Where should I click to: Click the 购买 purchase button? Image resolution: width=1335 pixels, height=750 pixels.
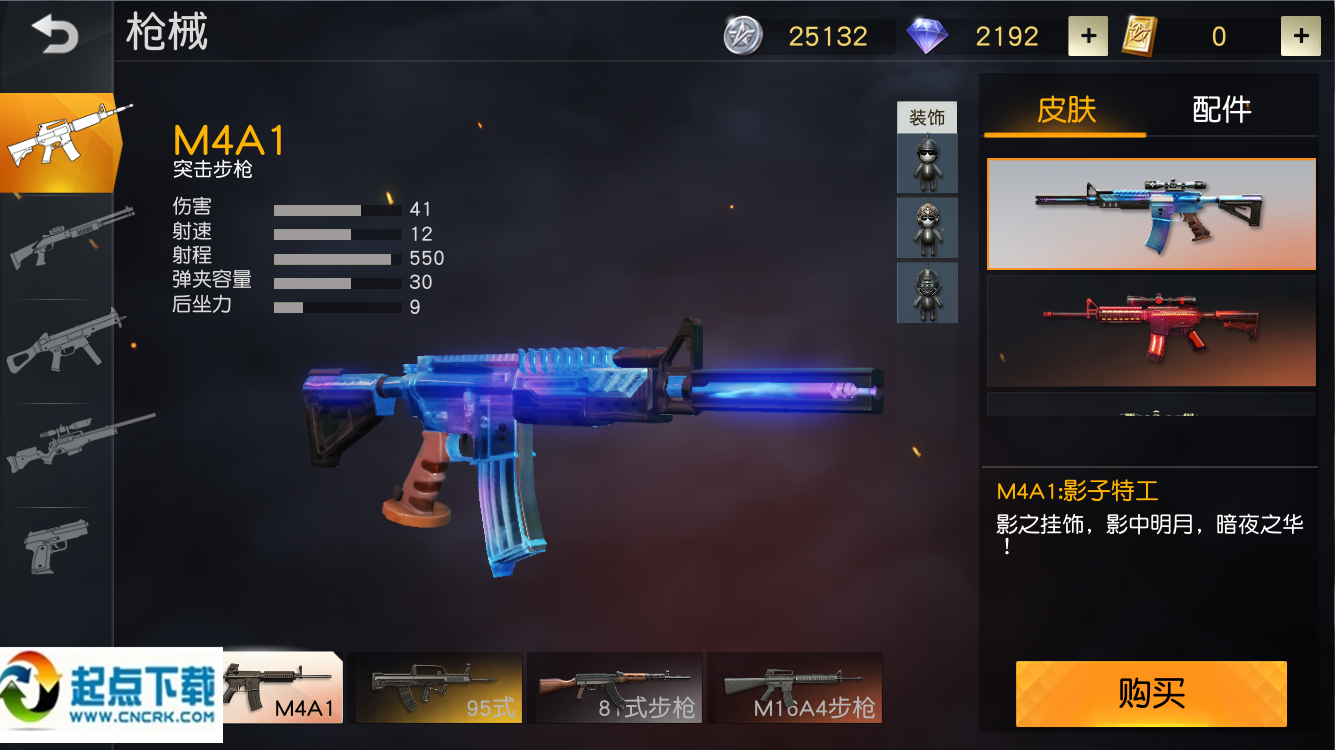[1151, 694]
